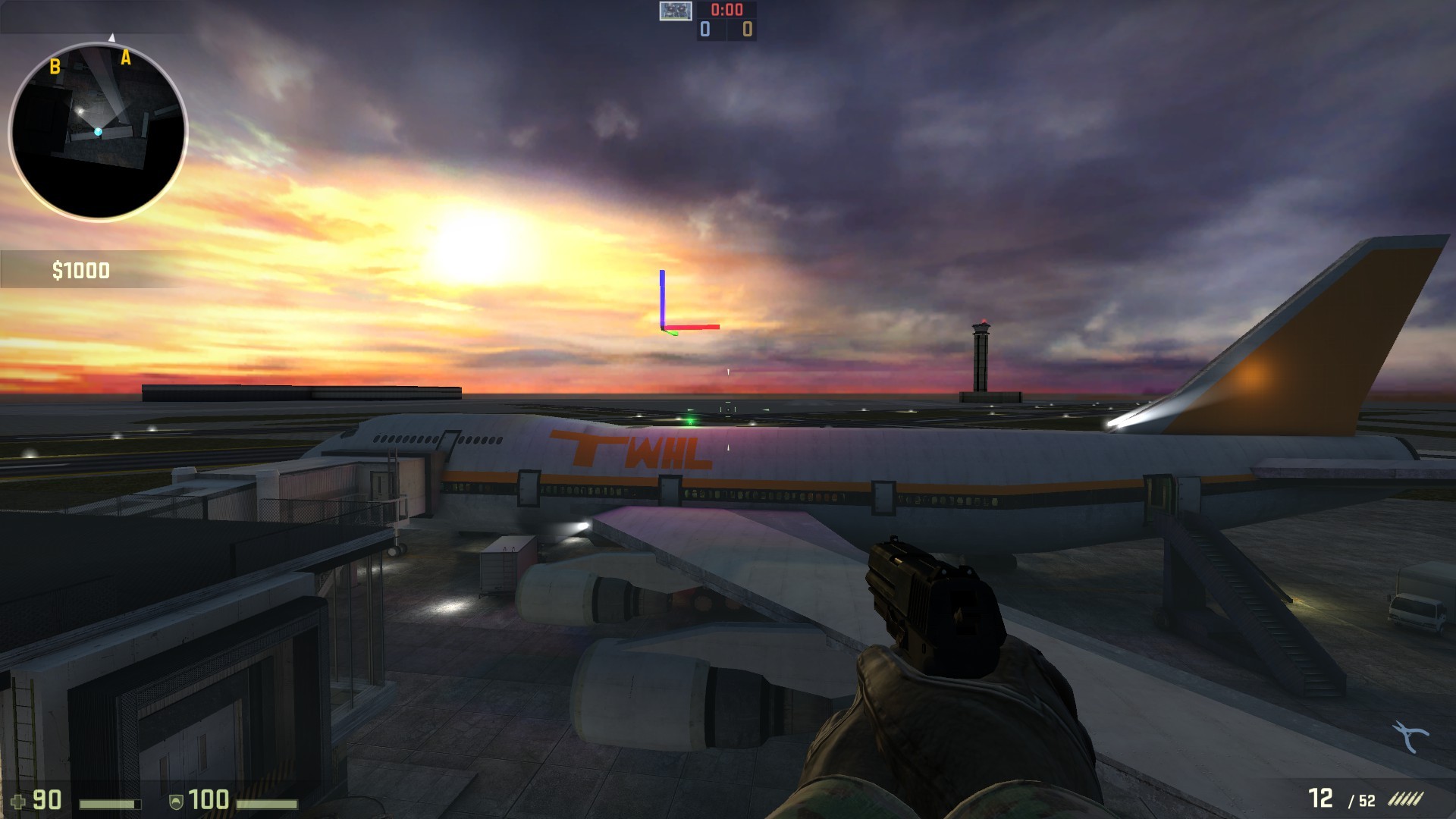The image size is (1456, 819).
Task: Click the bombsite A marker on the radar
Action: coord(126,56)
